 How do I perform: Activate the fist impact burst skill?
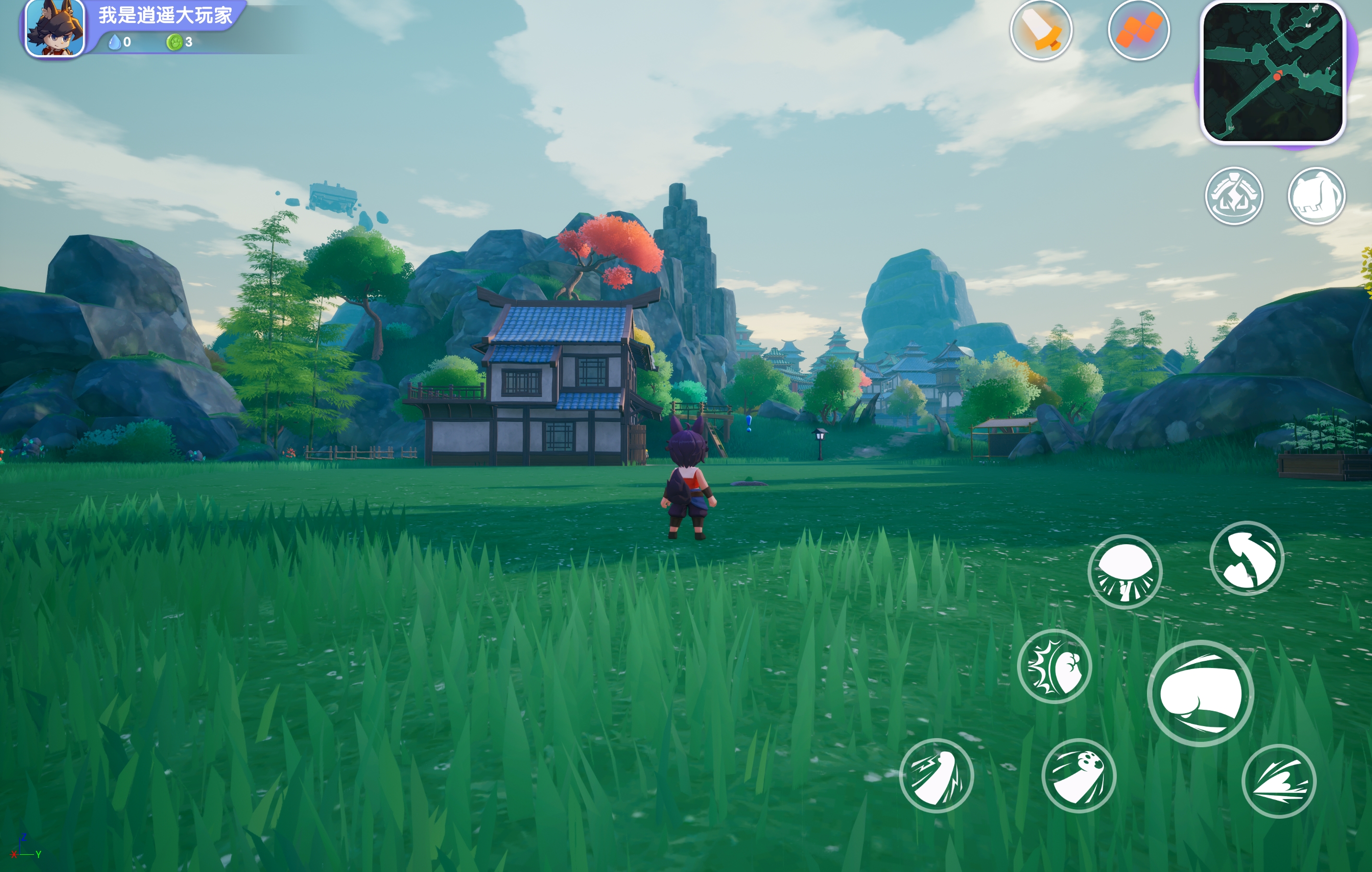pyautogui.click(x=1054, y=666)
